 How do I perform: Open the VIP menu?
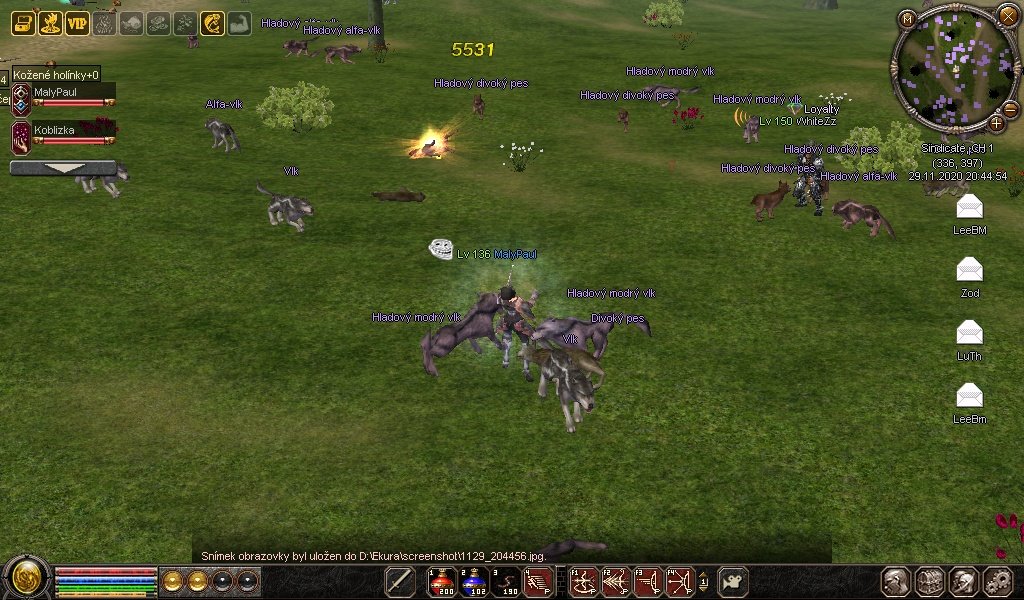pos(77,23)
